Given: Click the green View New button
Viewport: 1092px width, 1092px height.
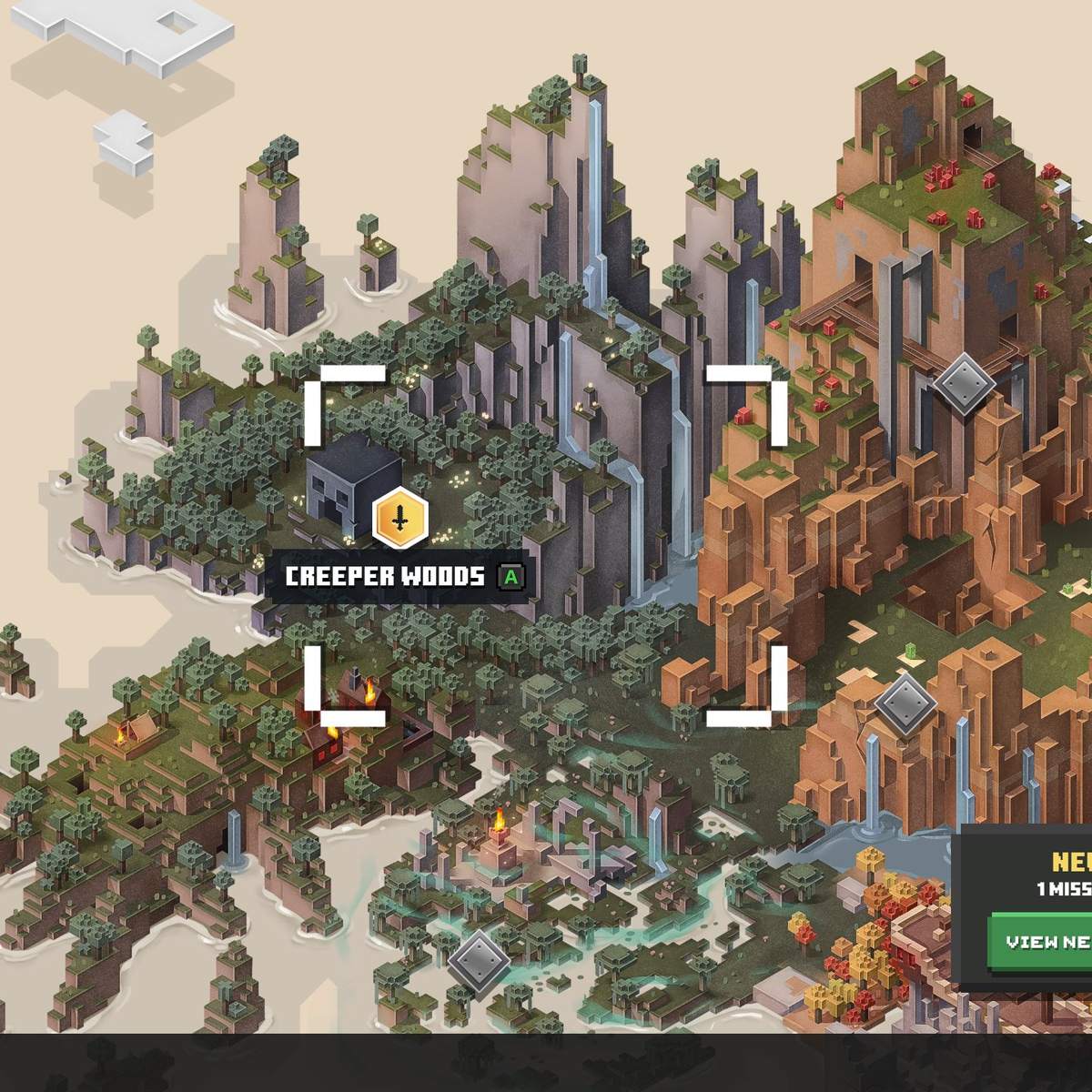Looking at the screenshot, I should 1042,941.
